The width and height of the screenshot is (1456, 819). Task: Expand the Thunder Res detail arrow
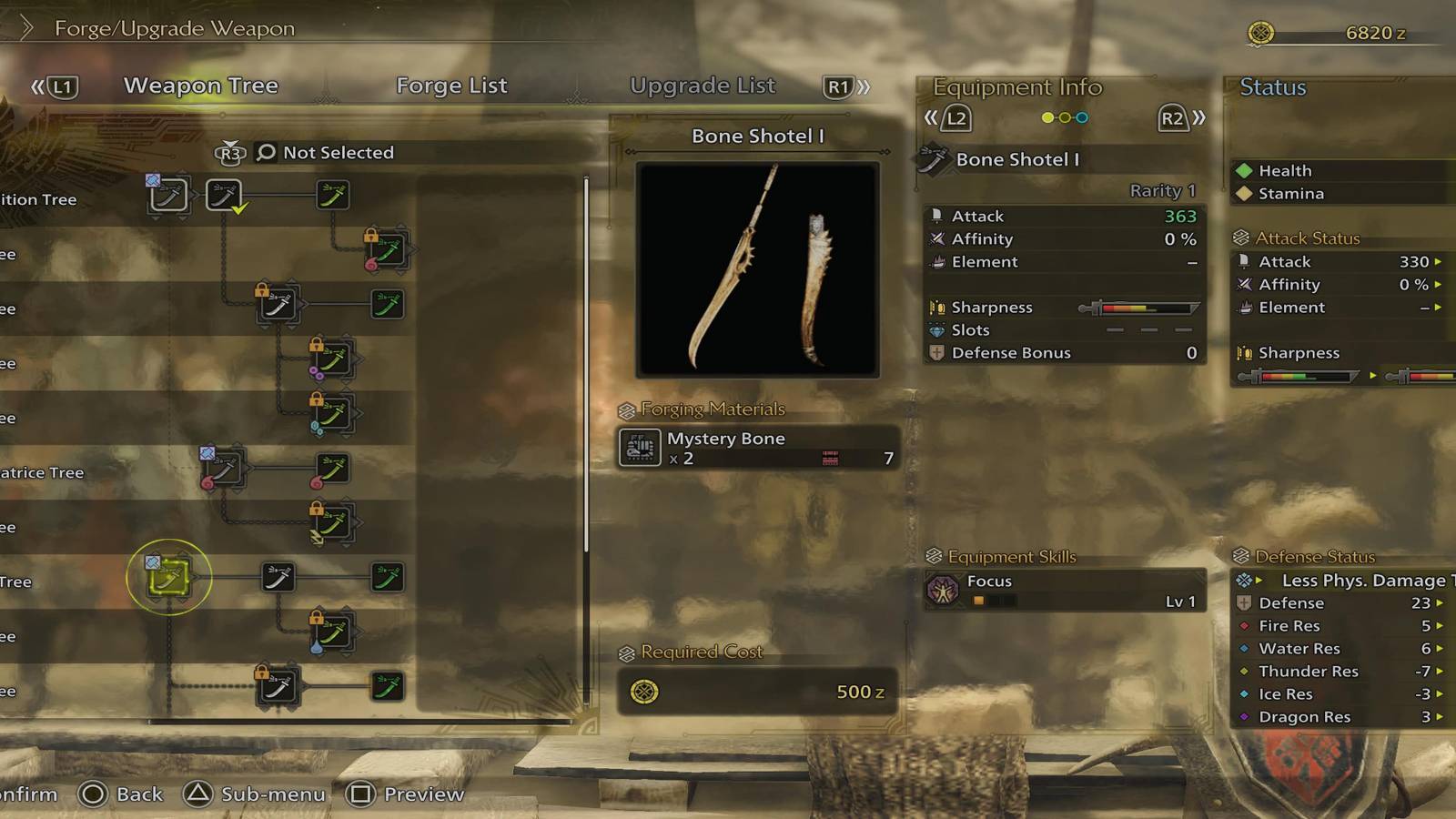1439,671
